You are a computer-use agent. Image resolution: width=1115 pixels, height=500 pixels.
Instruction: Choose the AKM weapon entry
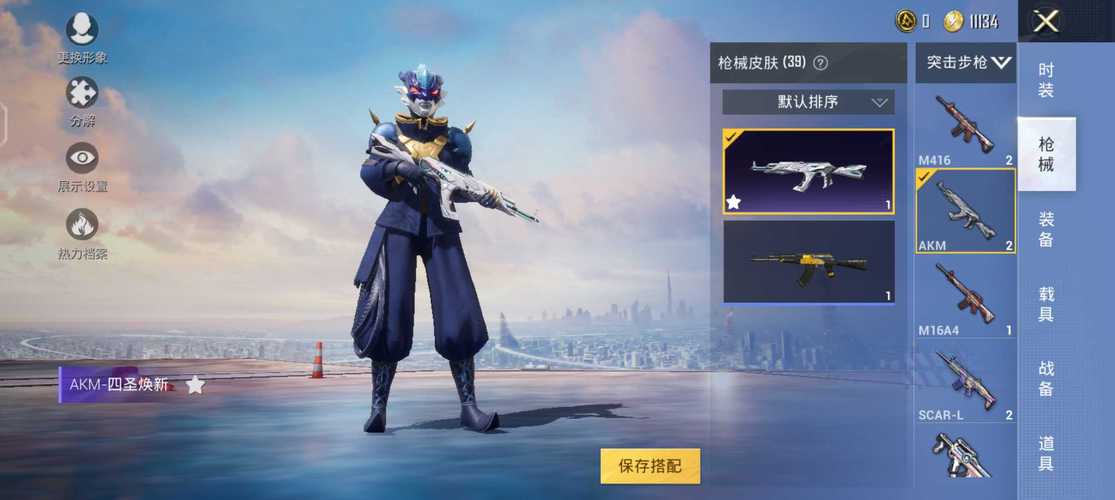tap(965, 210)
